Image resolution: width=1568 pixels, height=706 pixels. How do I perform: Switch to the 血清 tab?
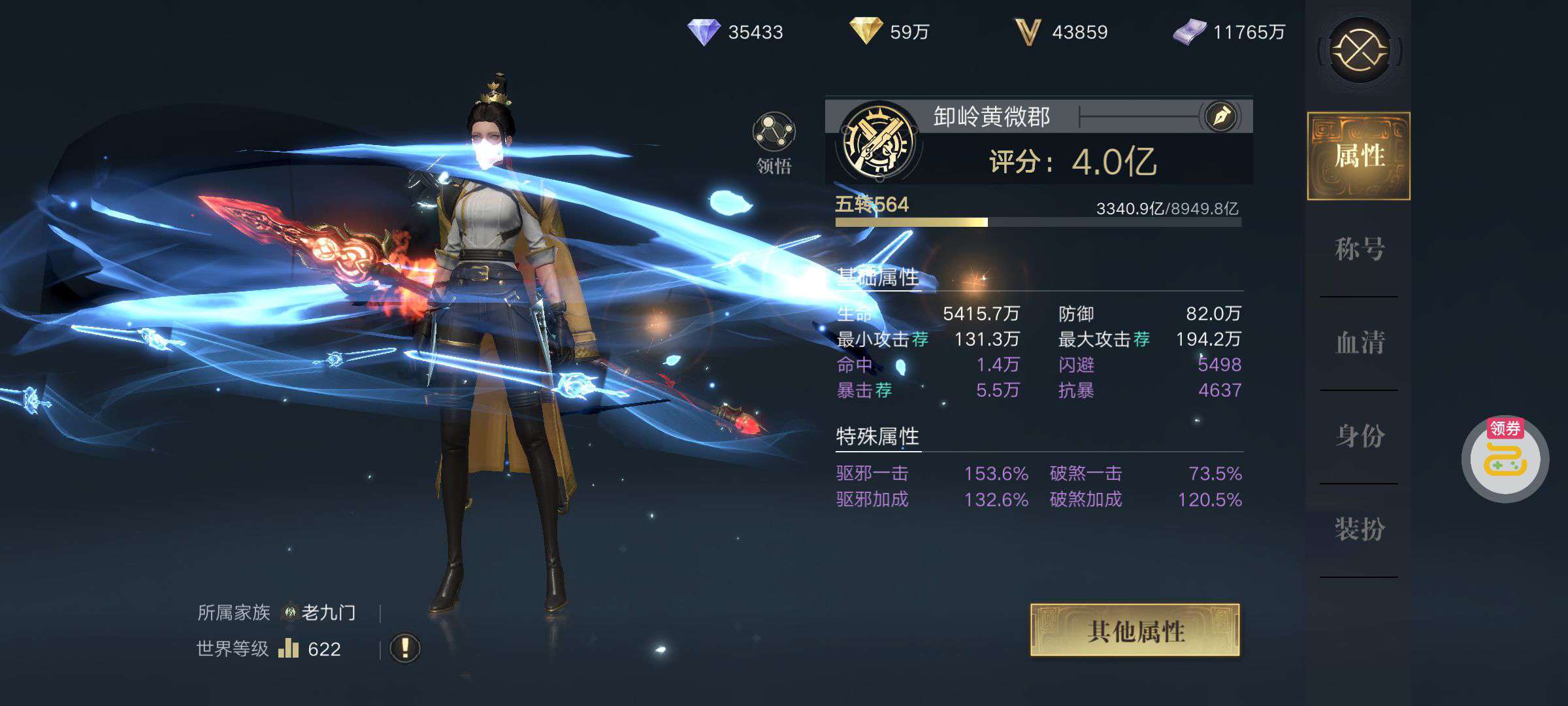pyautogui.click(x=1359, y=343)
